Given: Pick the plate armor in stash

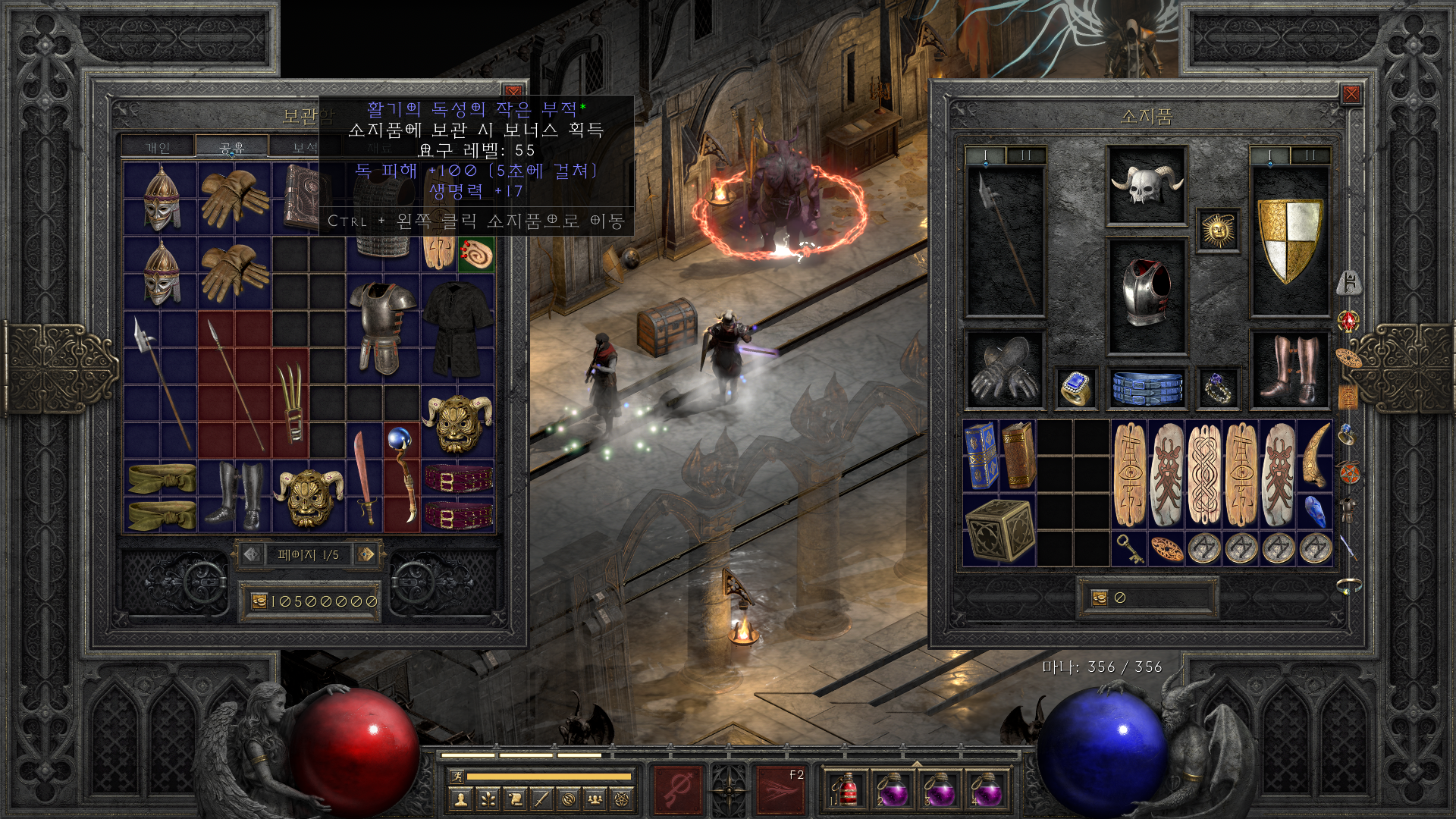Looking at the screenshot, I should click(382, 328).
